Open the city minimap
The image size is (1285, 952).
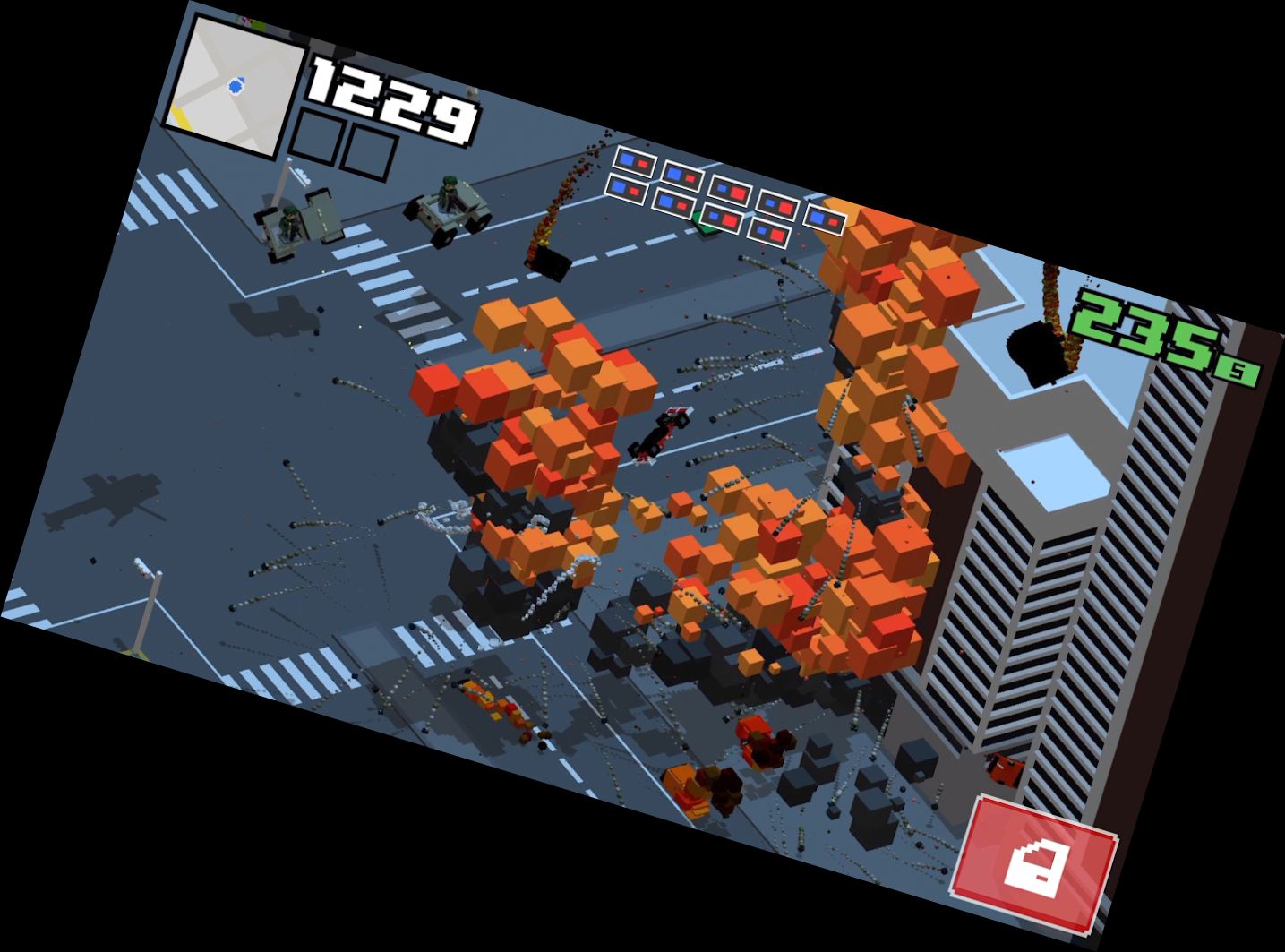click(x=236, y=88)
